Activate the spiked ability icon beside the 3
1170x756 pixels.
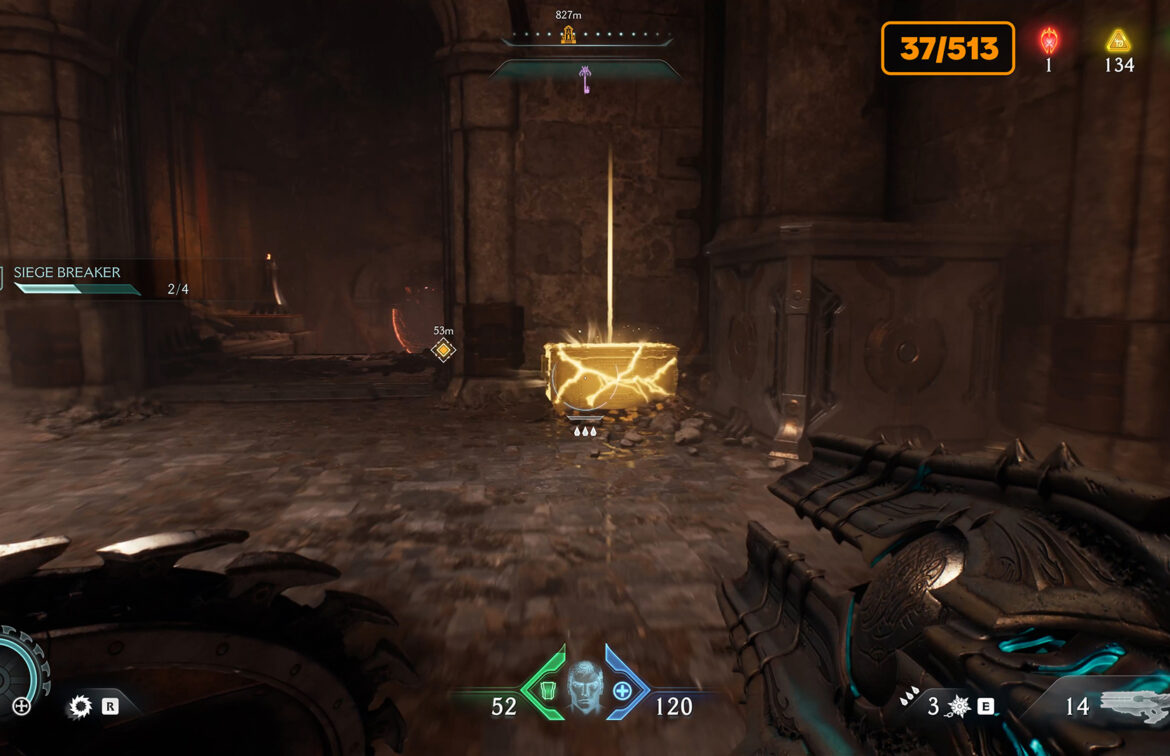pyautogui.click(x=959, y=707)
